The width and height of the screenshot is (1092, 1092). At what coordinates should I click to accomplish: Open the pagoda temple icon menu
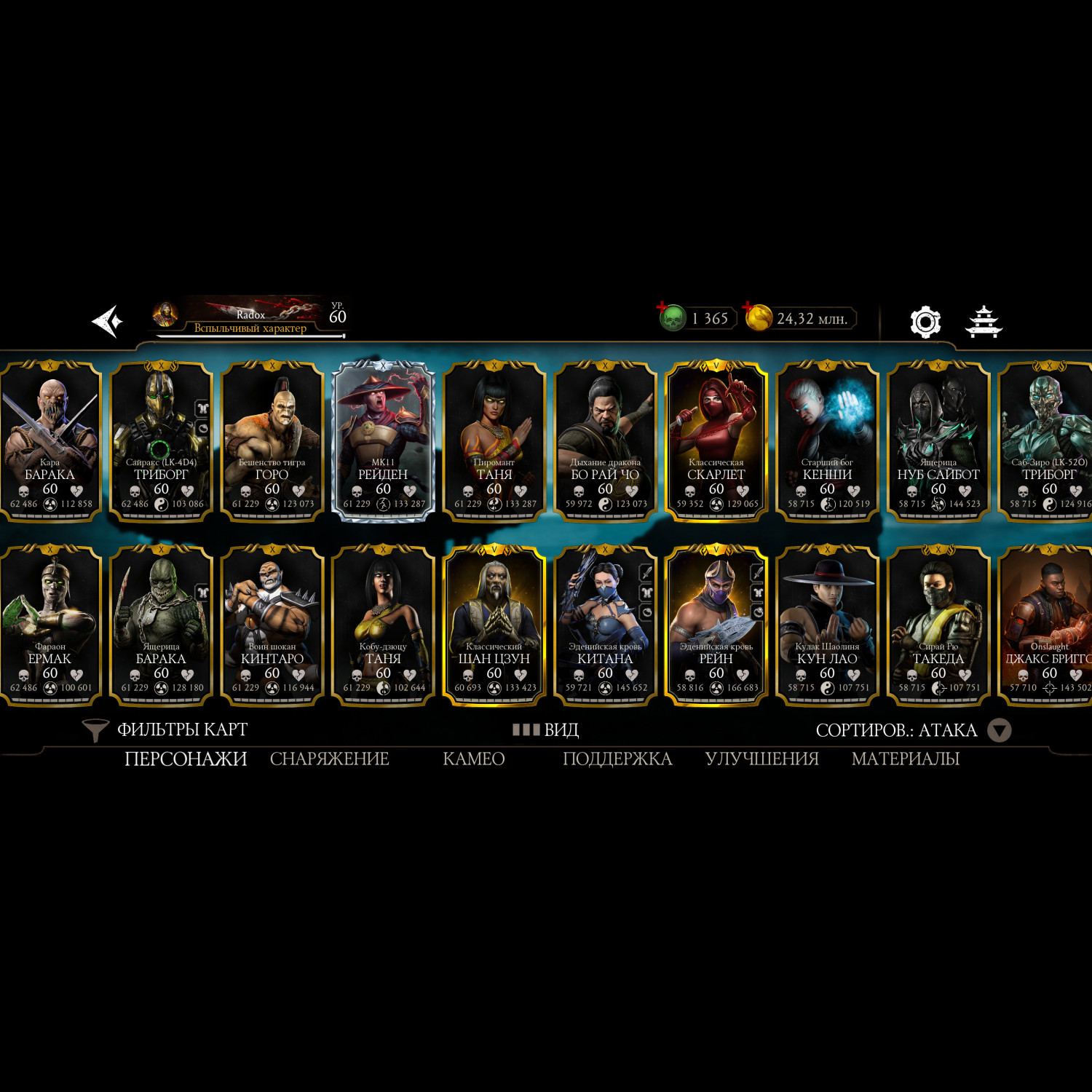pyautogui.click(x=984, y=322)
